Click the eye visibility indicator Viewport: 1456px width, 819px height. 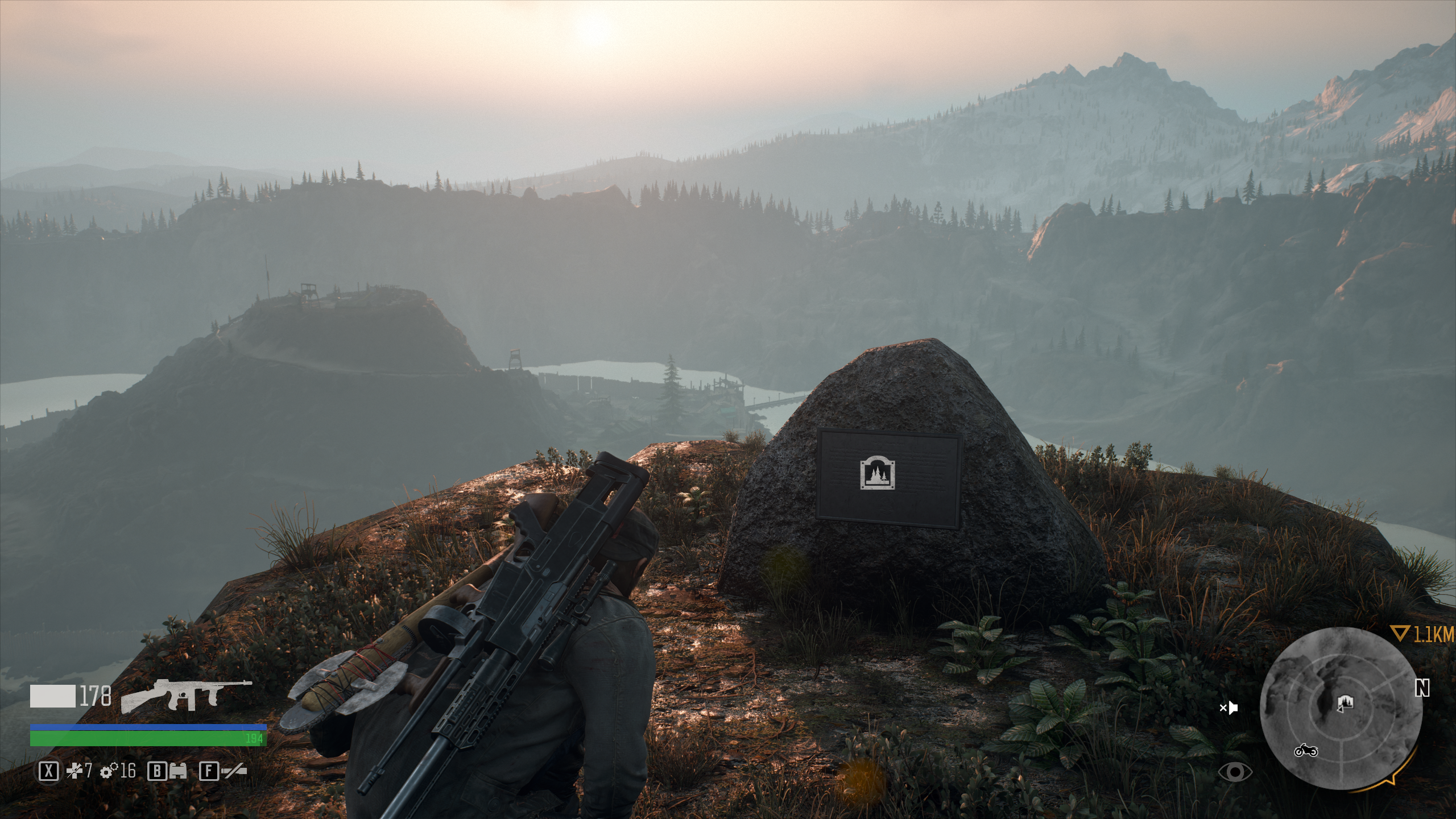coord(1235,772)
